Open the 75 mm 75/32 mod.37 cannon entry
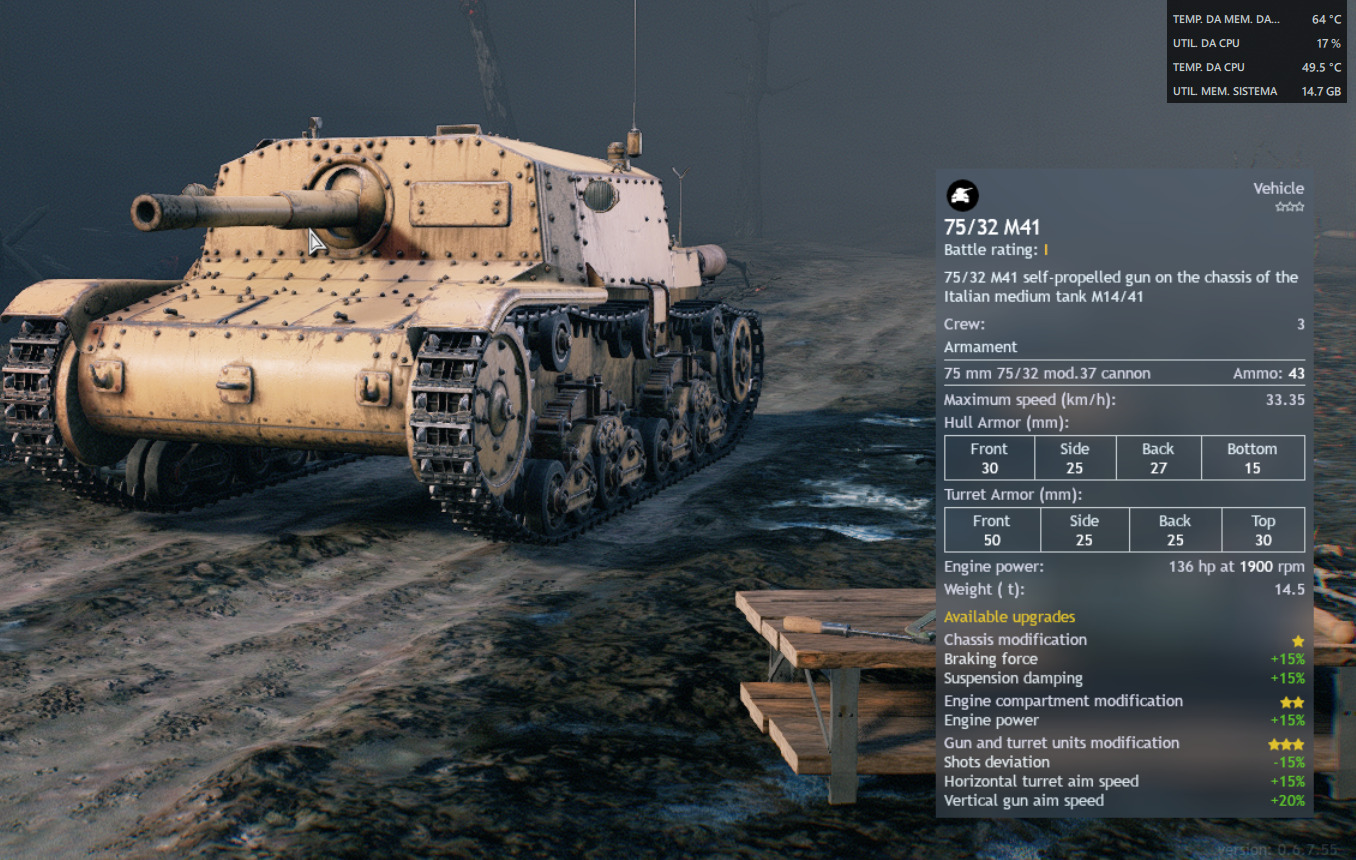 pyautogui.click(x=1047, y=373)
